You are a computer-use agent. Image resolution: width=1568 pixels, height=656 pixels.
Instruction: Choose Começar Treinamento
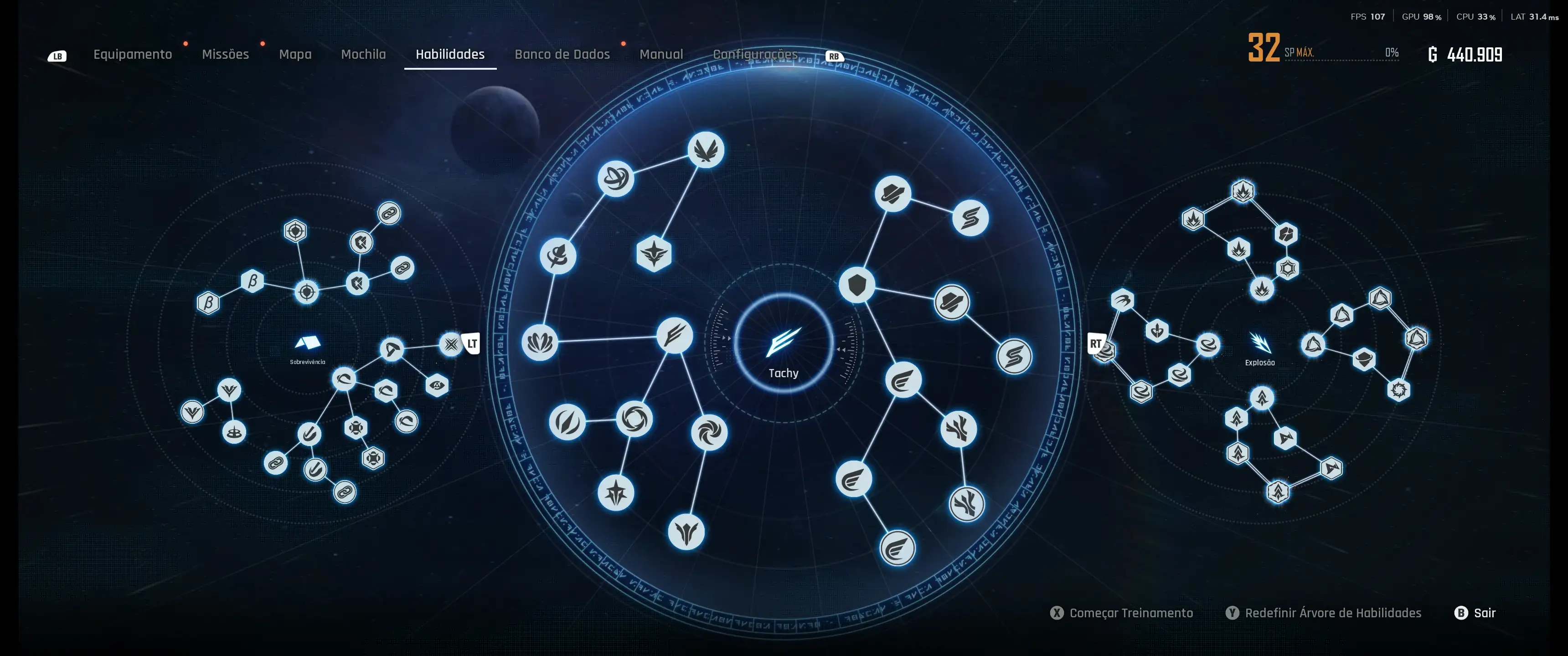1130,613
